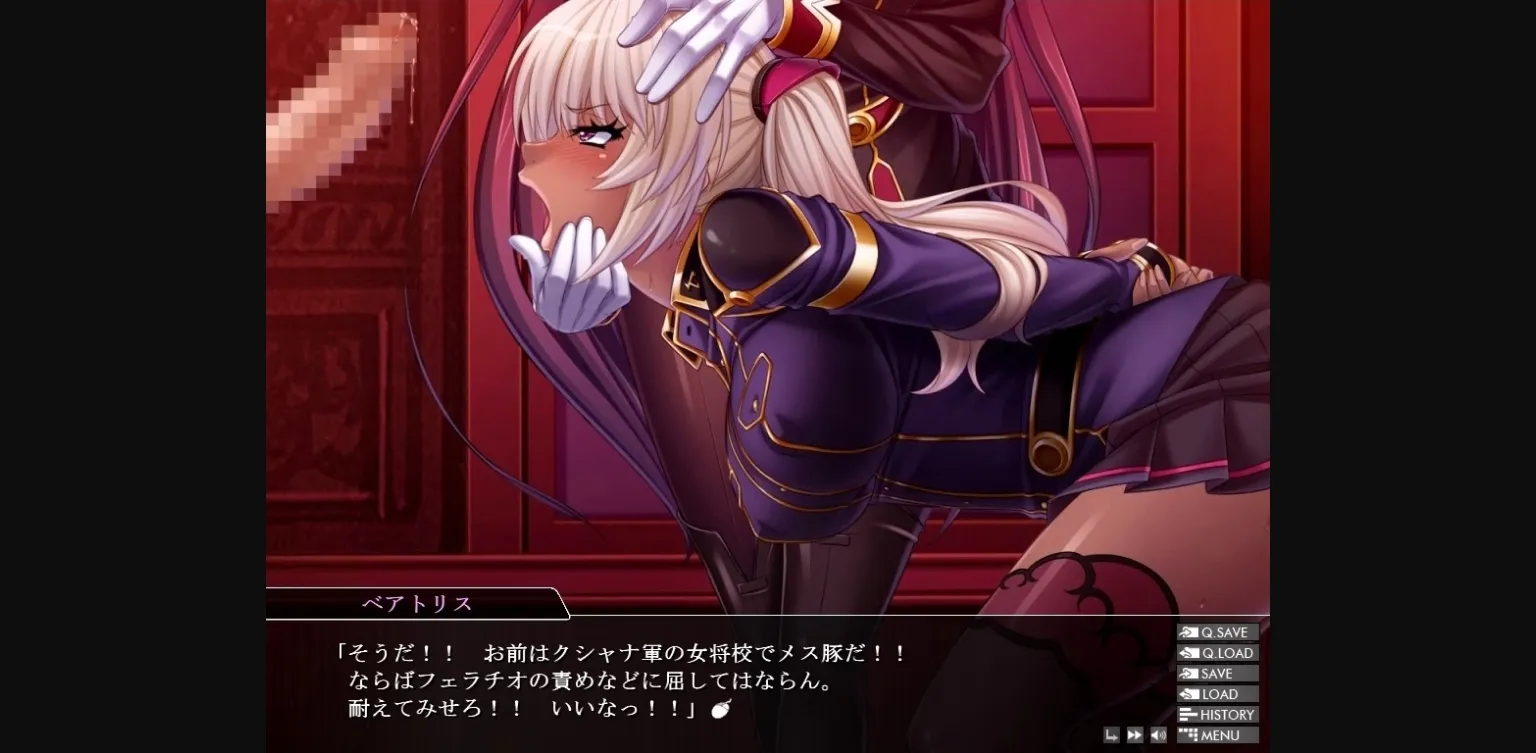Click the load-hand icon beside LOAD
Viewport: 1536px width, 753px height.
coord(1188,694)
